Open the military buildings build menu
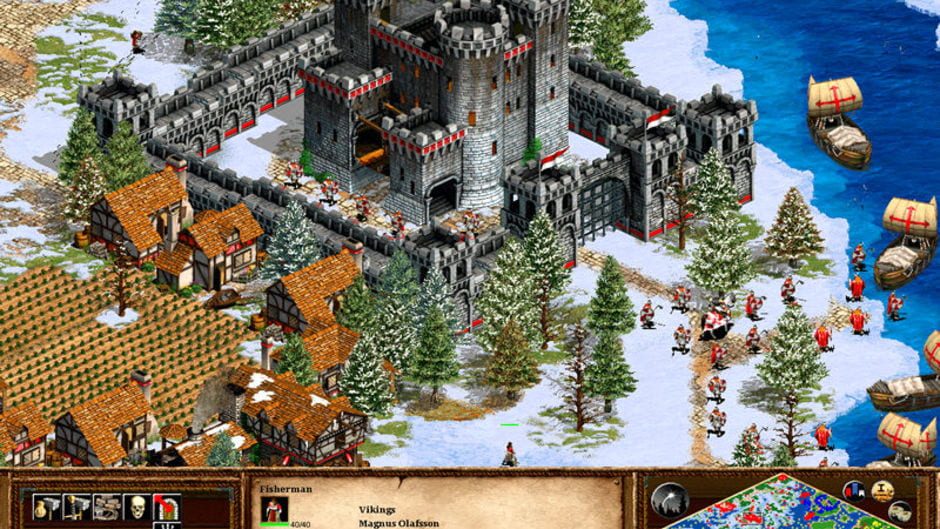This screenshot has height=529, width=940. tap(77, 507)
